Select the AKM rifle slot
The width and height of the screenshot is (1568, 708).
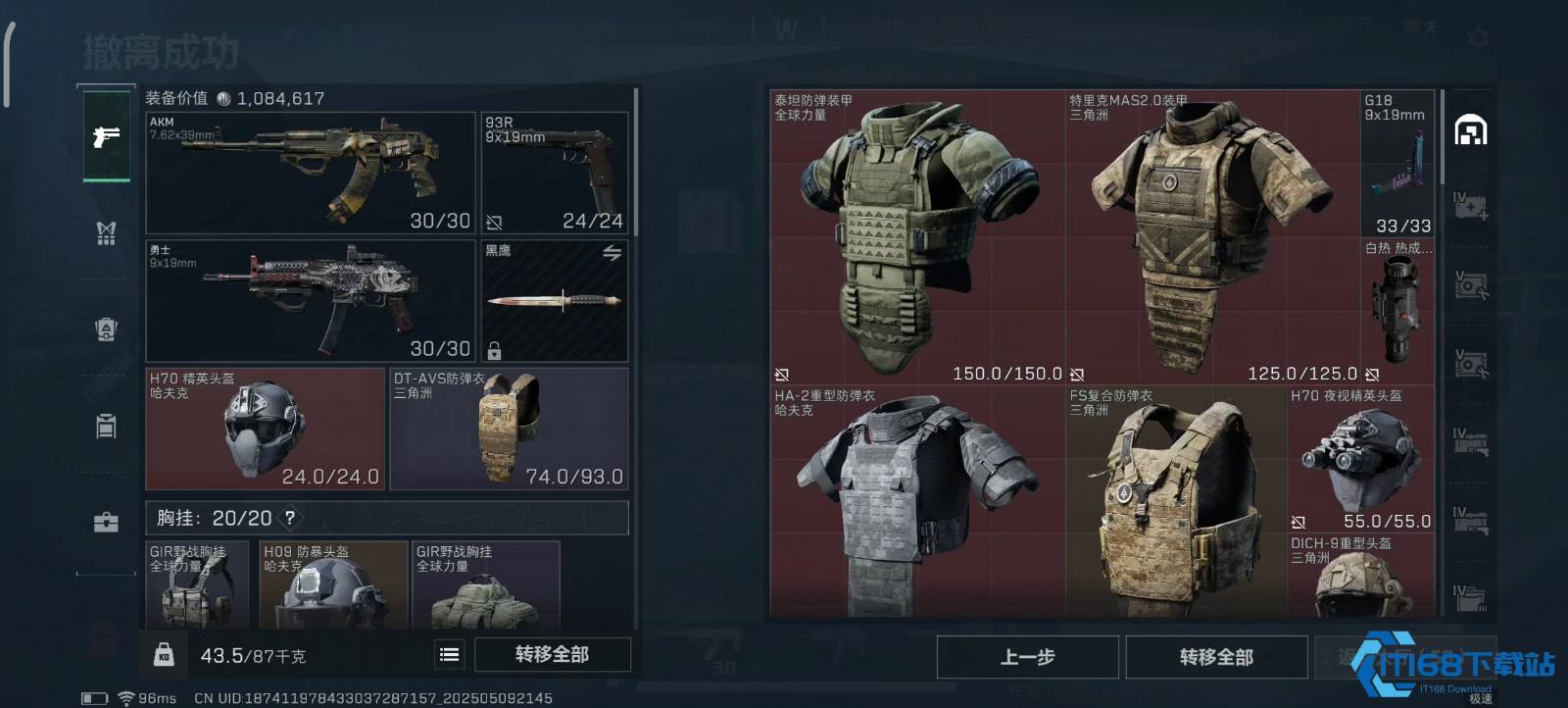click(310, 173)
